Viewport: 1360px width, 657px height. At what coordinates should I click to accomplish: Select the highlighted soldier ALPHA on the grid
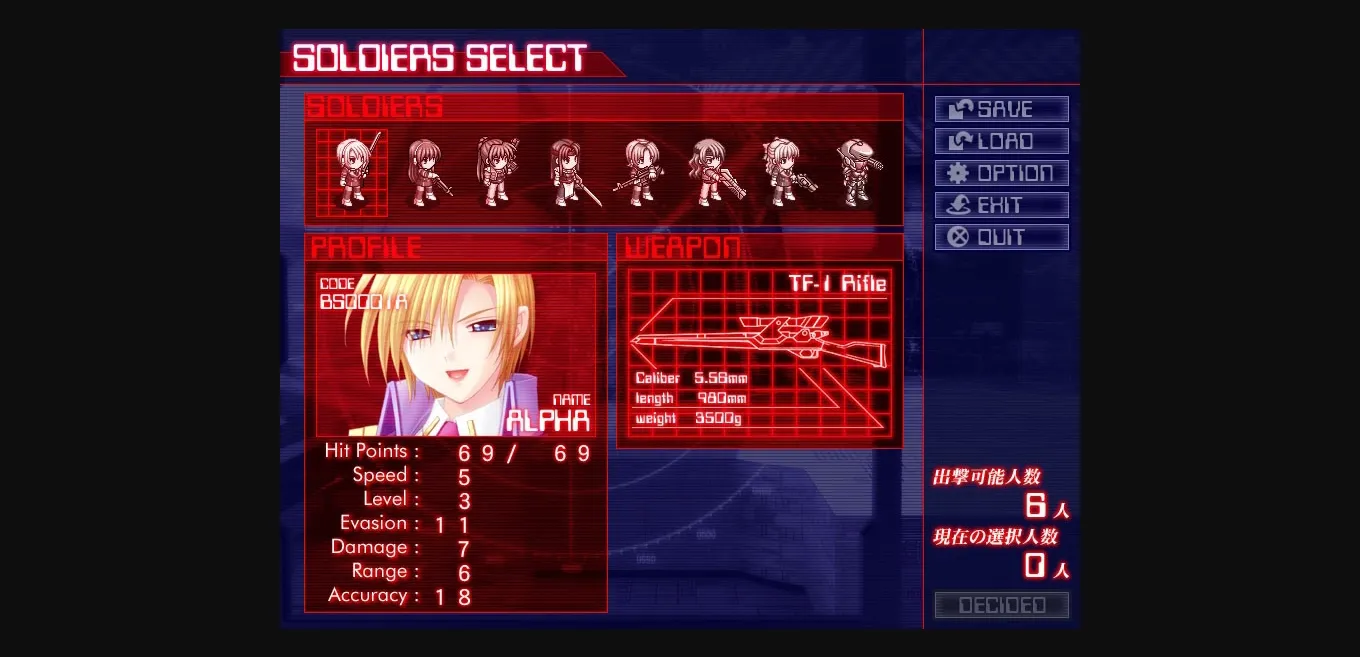tap(352, 173)
